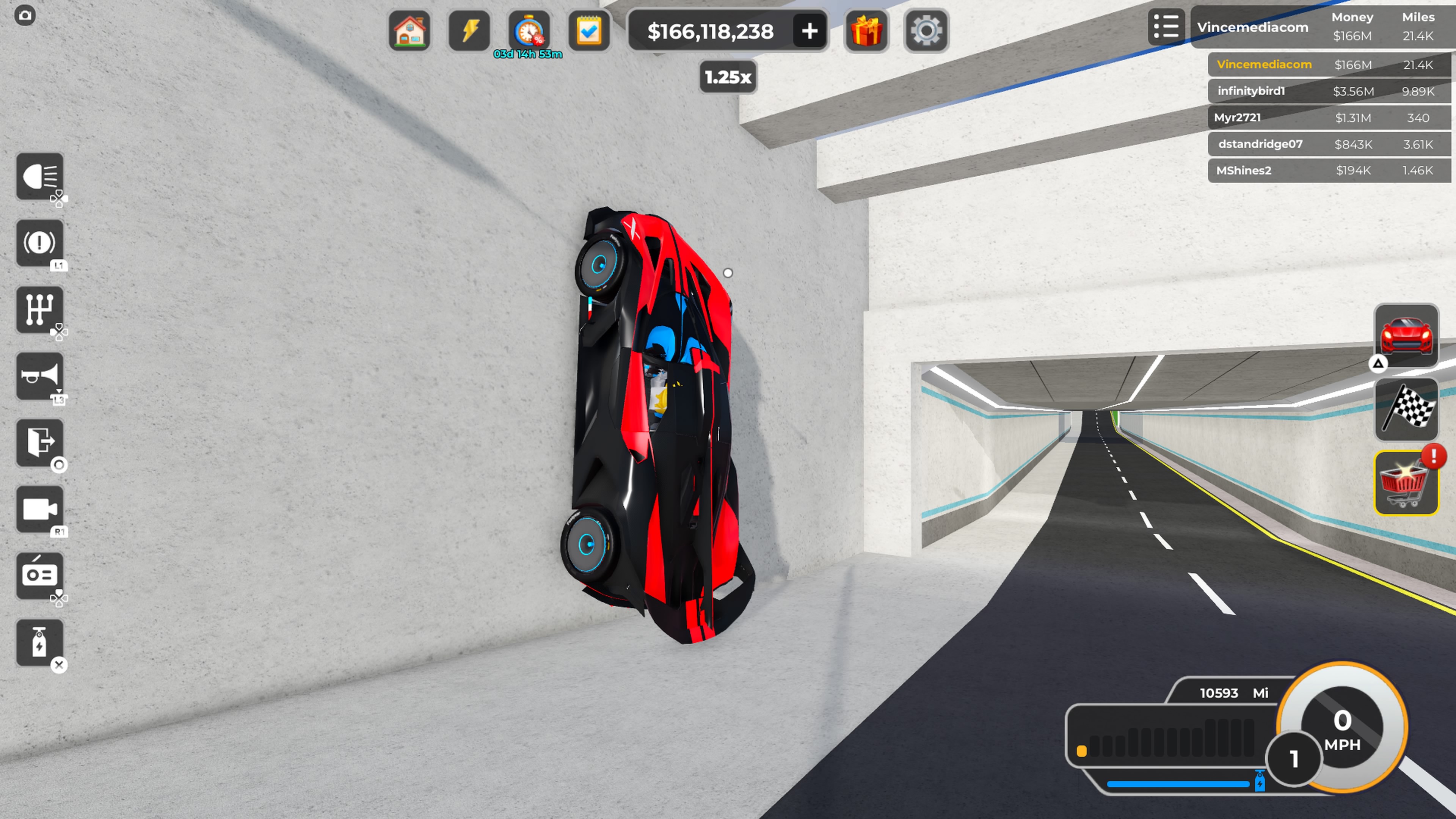The height and width of the screenshot is (819, 1456).
Task: Switch the gear shifter transmission mode
Action: [39, 310]
